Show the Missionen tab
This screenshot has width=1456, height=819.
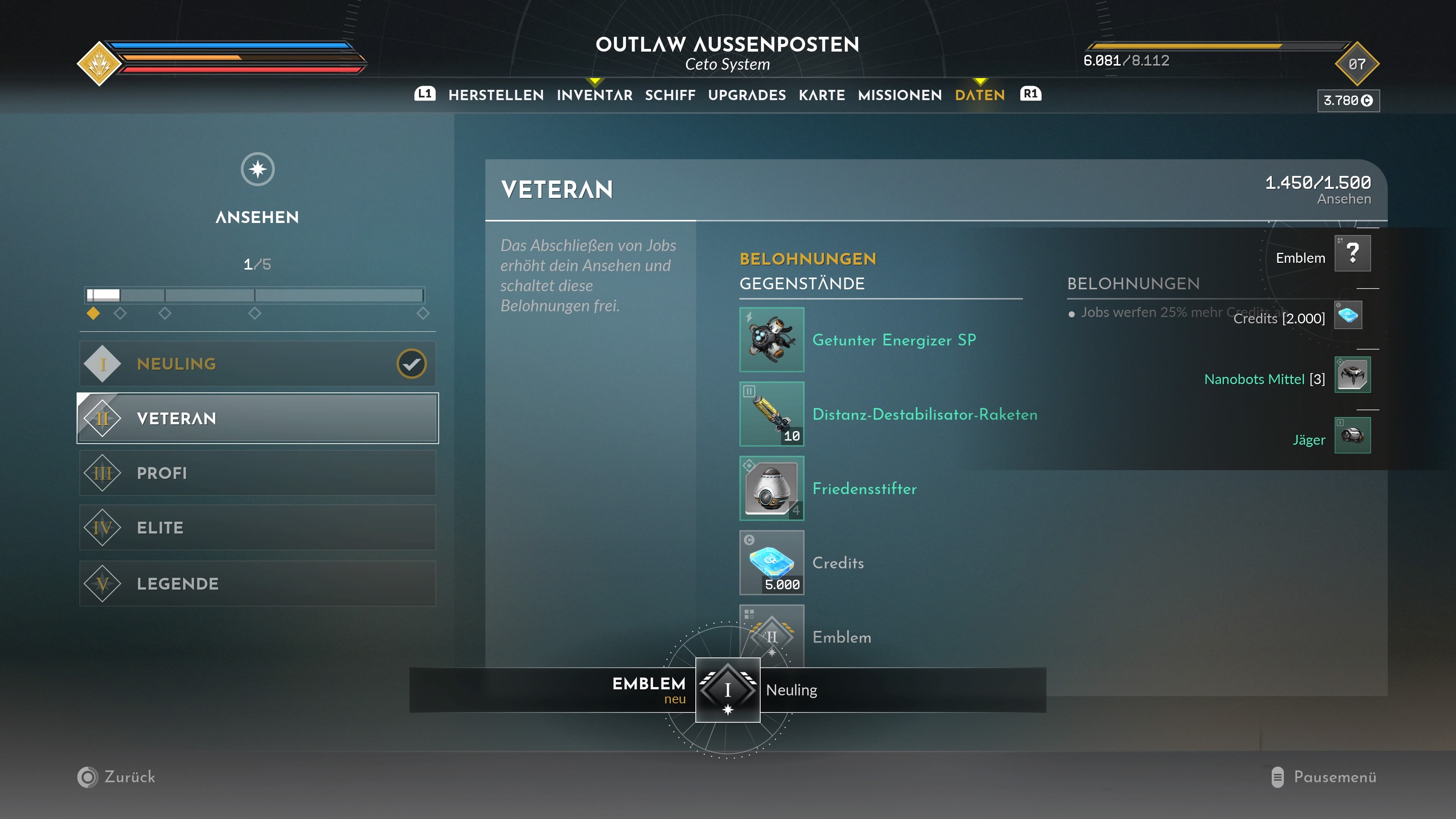pos(899,95)
